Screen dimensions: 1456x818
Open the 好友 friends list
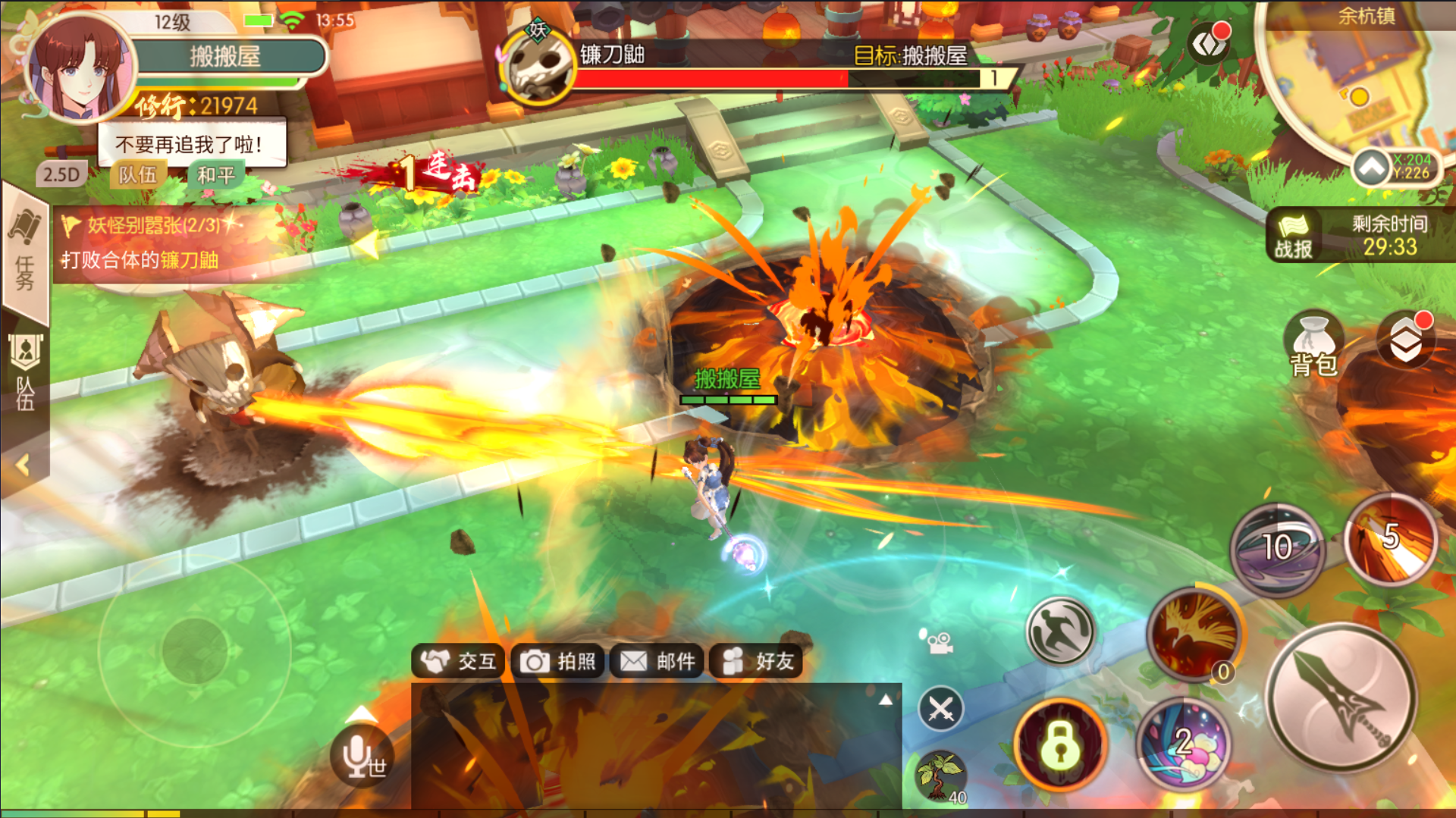point(757,662)
